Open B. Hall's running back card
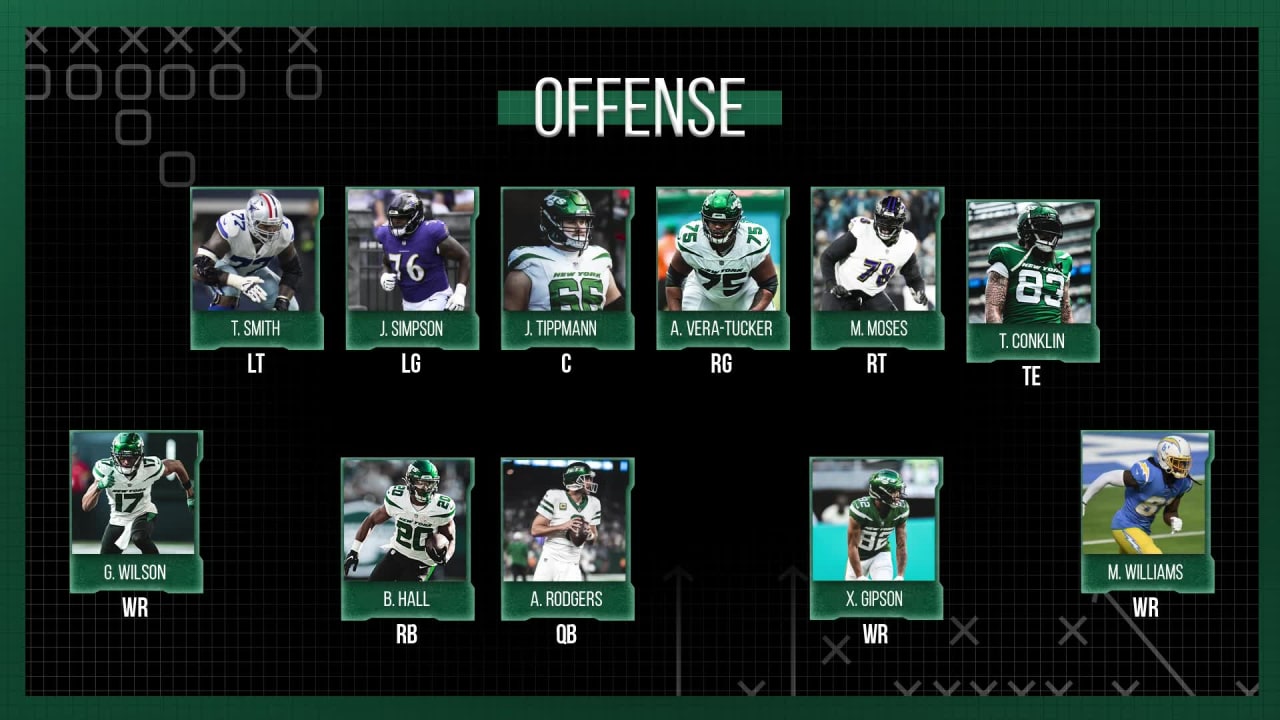Image resolution: width=1280 pixels, height=720 pixels. pos(407,538)
